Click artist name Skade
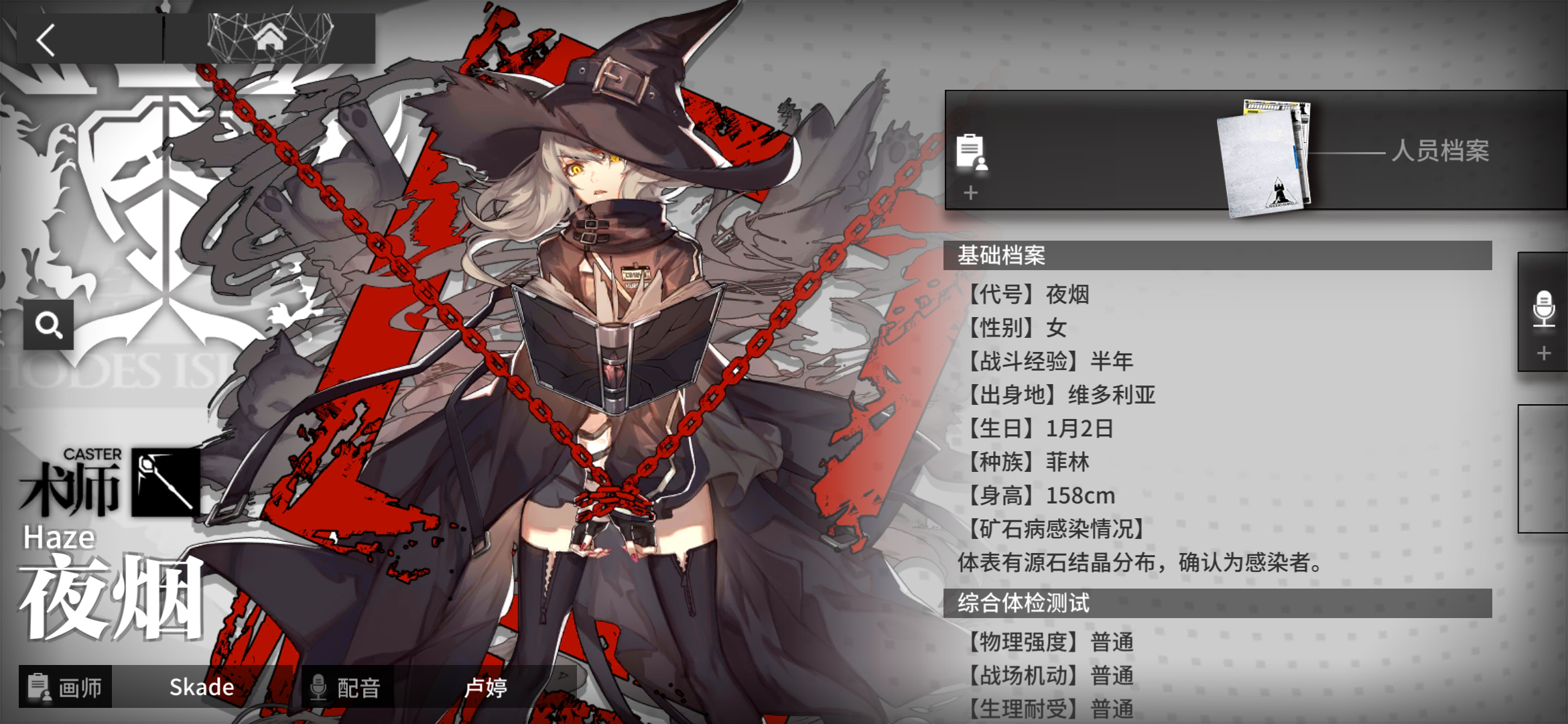The image size is (1568, 724). (200, 686)
